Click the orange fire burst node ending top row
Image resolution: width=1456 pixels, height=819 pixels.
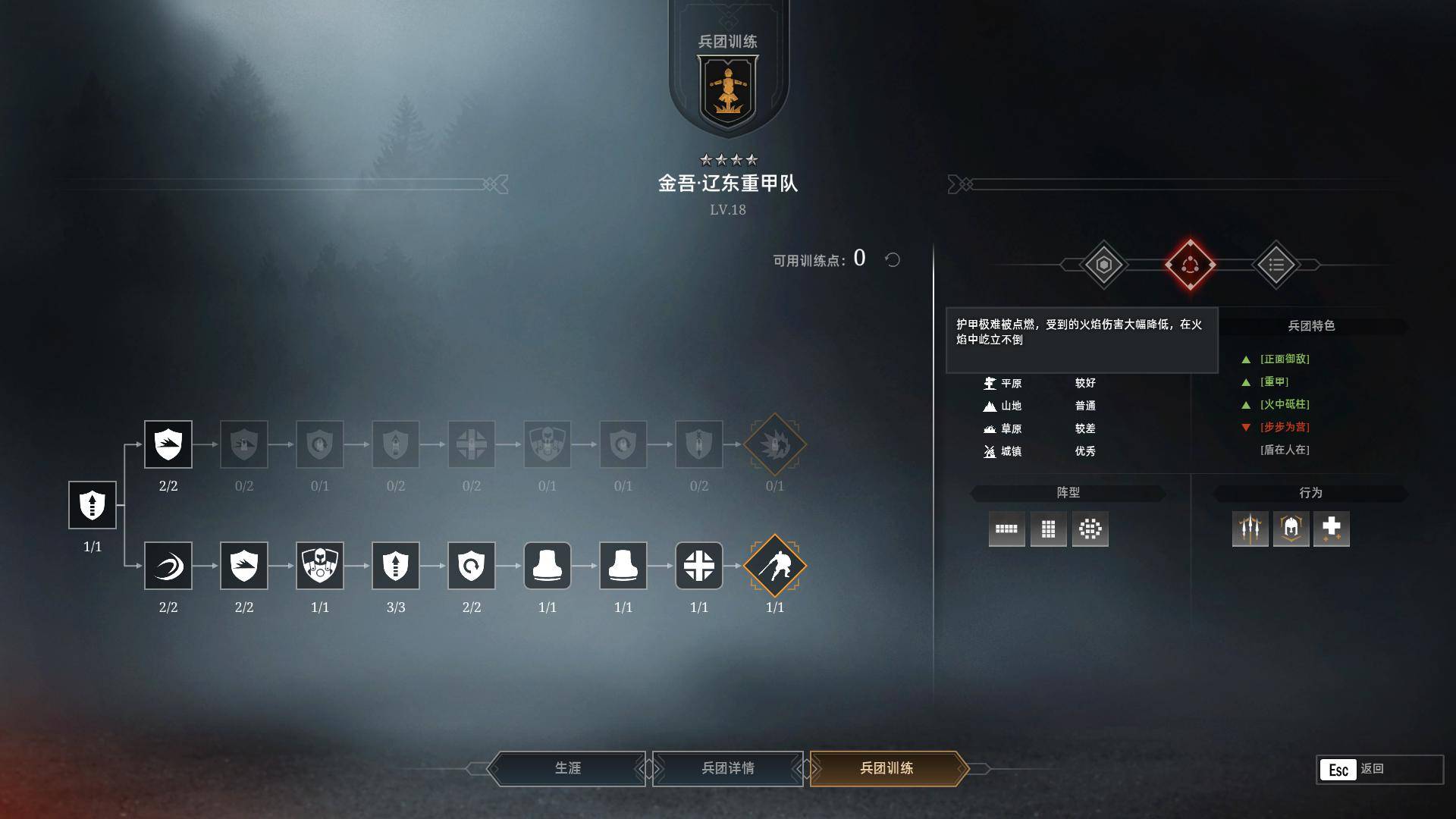point(775,445)
